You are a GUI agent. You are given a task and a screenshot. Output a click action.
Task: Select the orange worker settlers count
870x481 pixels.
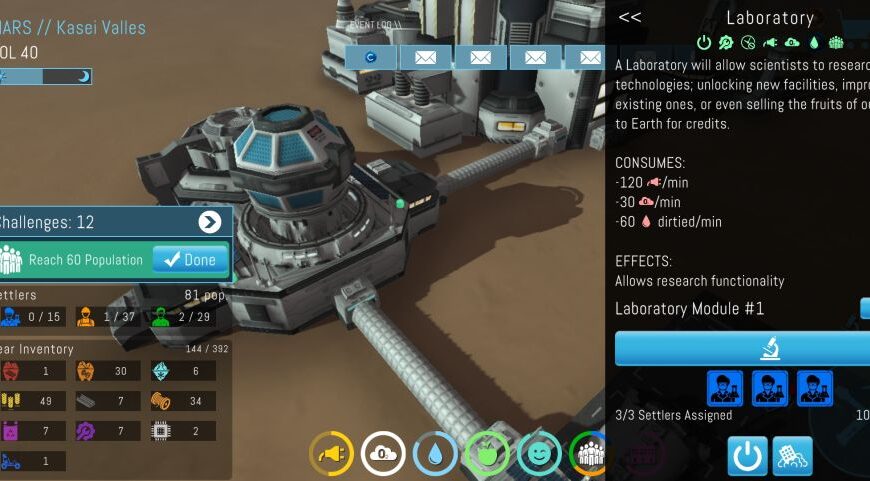(87, 317)
